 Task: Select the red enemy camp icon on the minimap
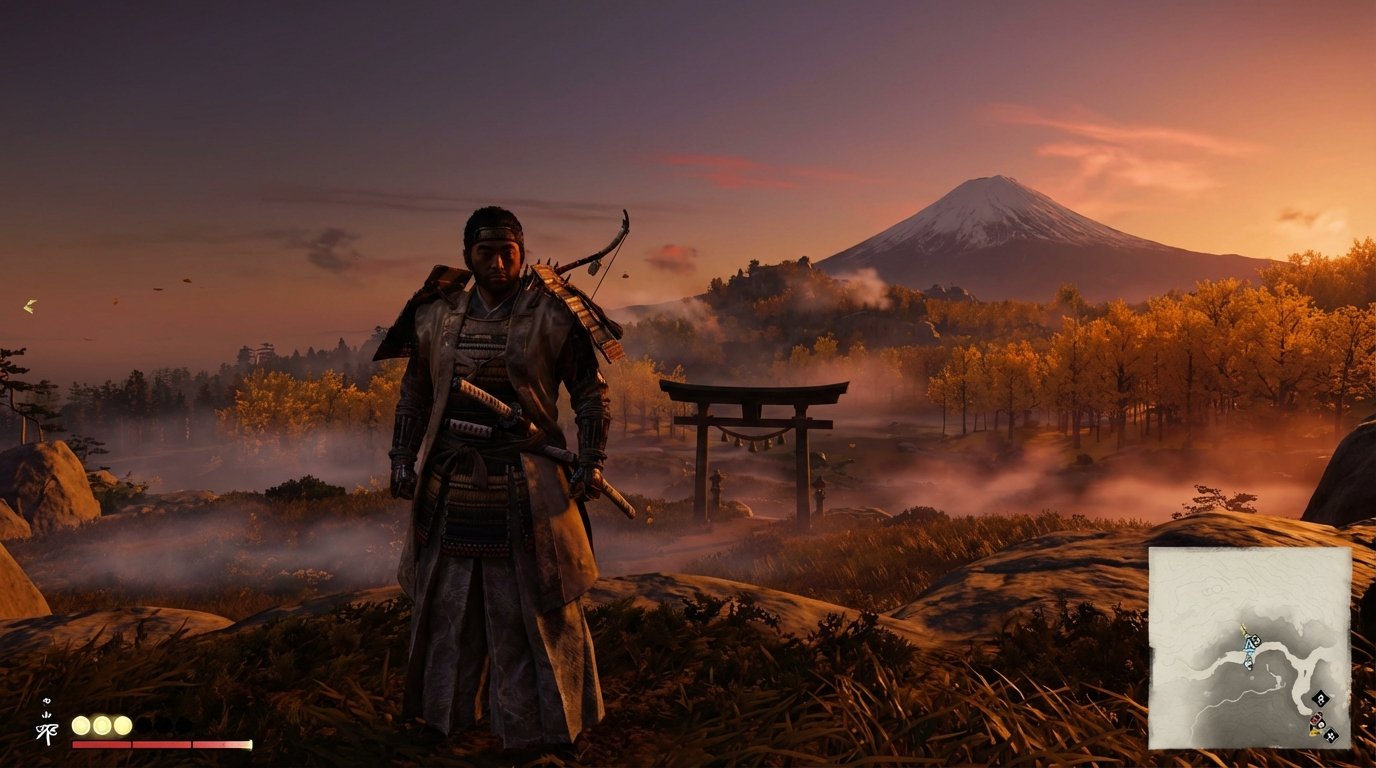point(1315,719)
